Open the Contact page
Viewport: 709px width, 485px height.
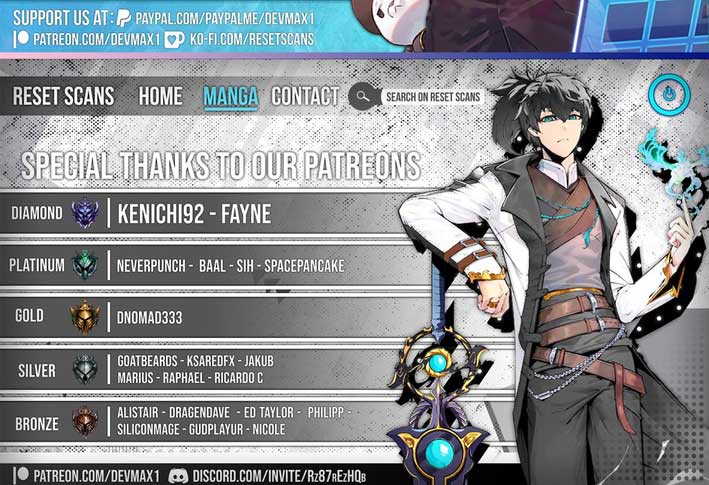[x=305, y=97]
